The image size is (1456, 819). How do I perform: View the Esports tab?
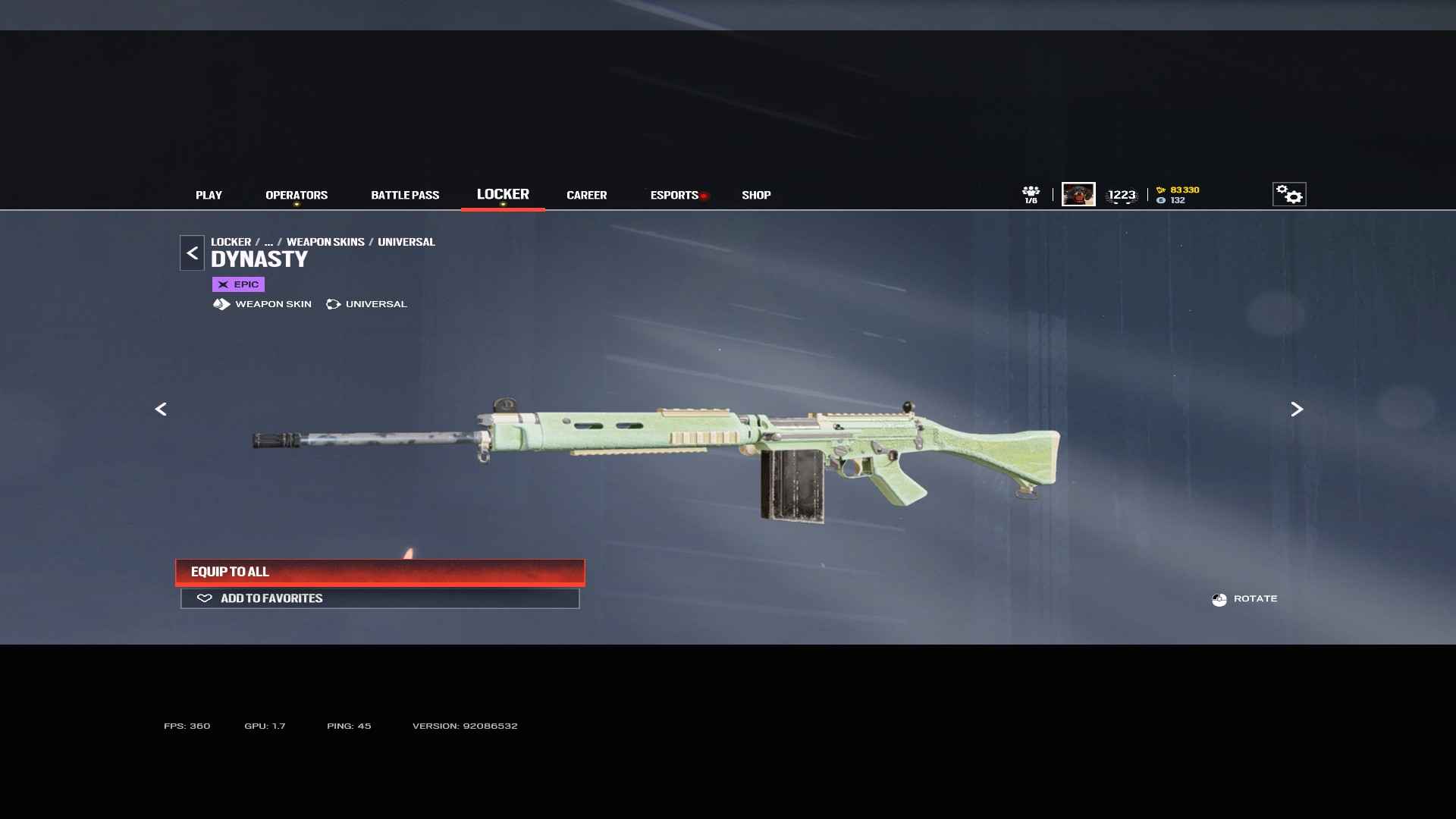674,195
